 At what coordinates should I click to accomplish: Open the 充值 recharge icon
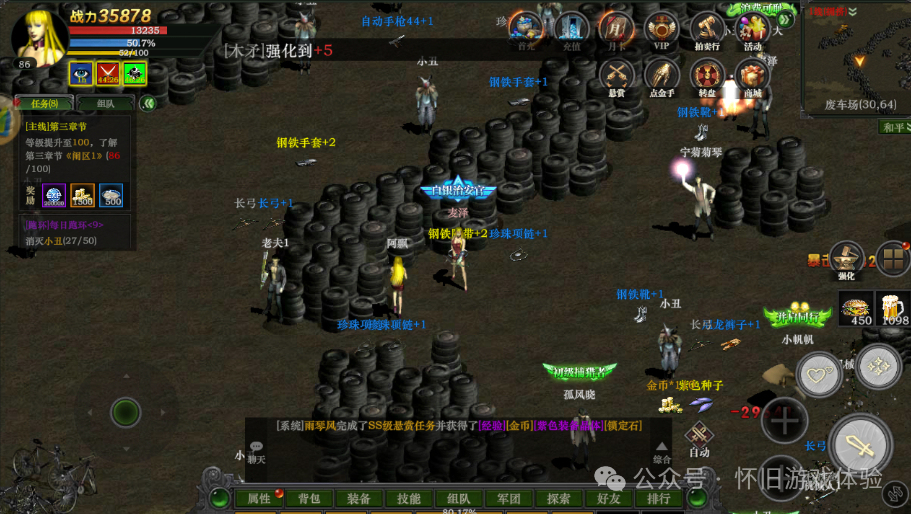(571, 29)
